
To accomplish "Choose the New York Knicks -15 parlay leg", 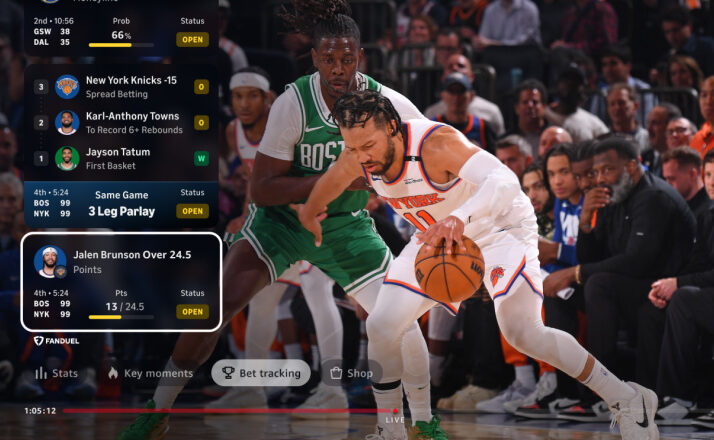I will coord(121,87).
